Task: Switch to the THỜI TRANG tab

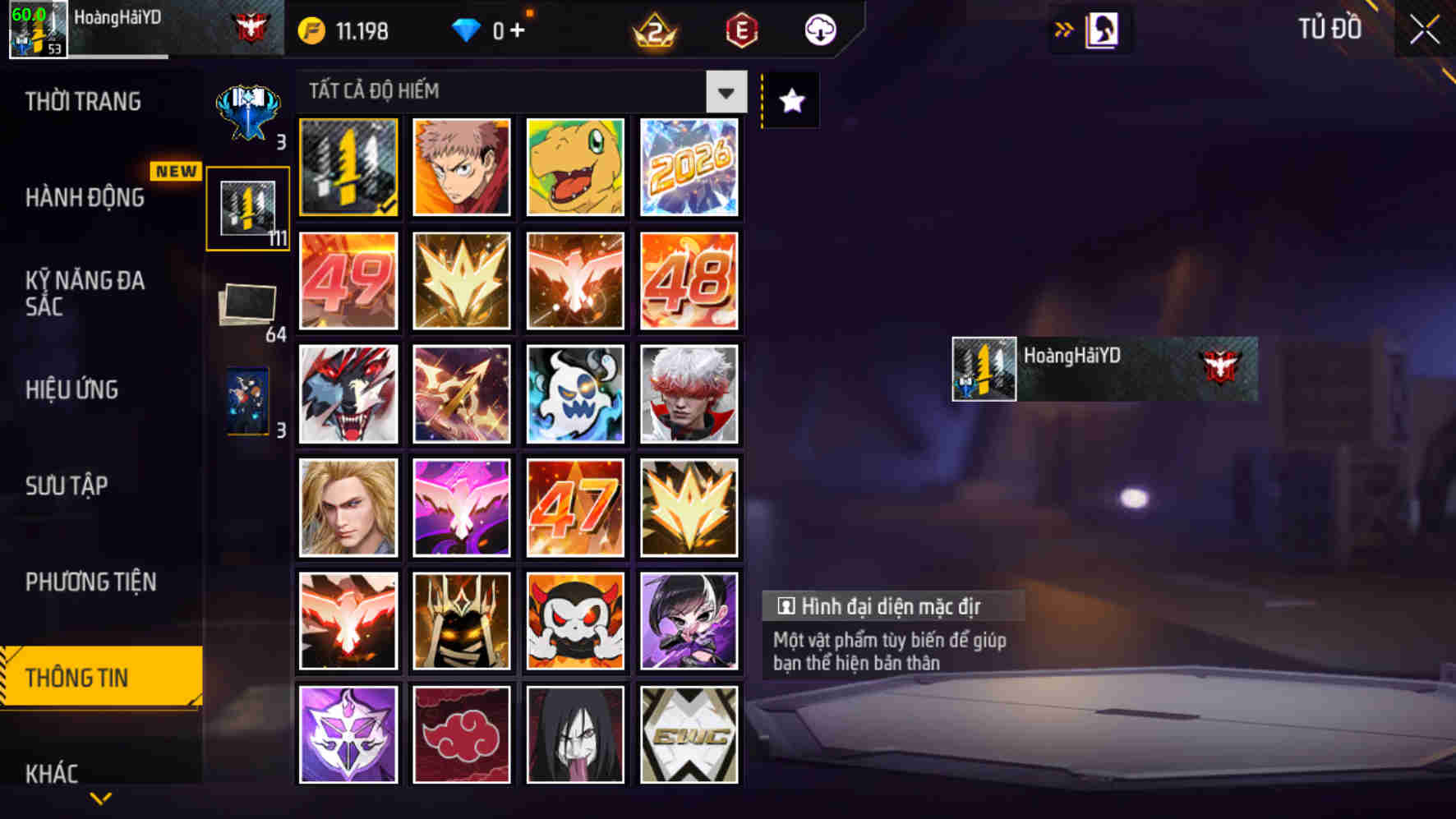Action: (x=84, y=100)
